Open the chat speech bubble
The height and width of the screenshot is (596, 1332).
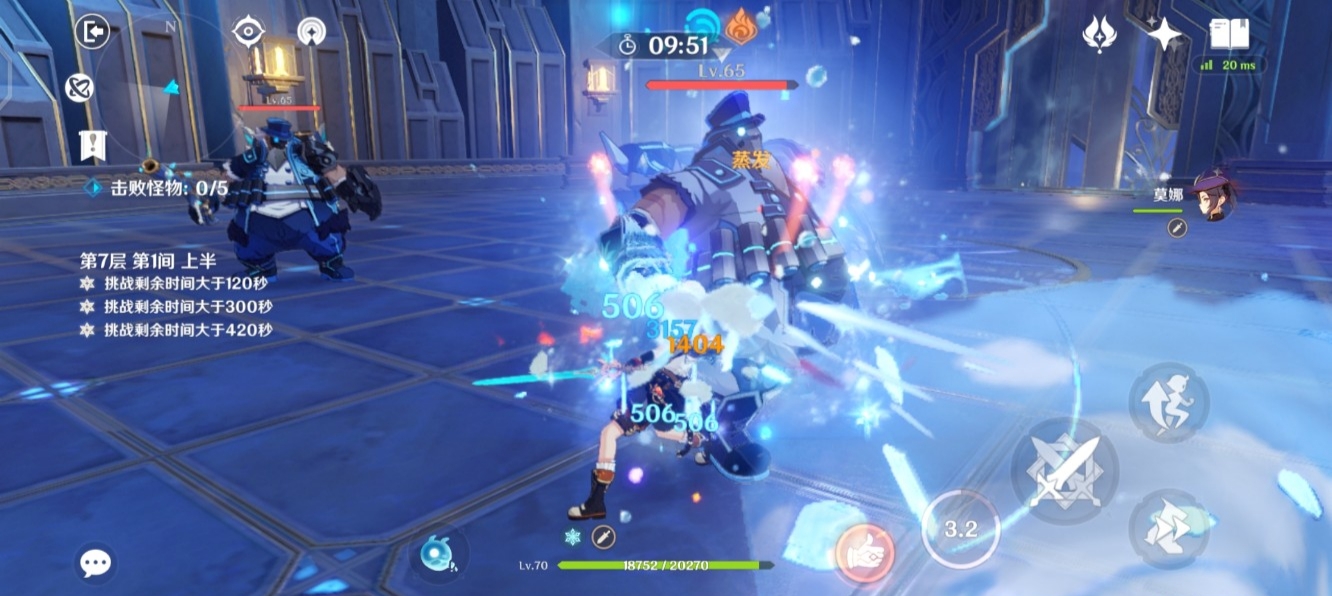coord(95,563)
